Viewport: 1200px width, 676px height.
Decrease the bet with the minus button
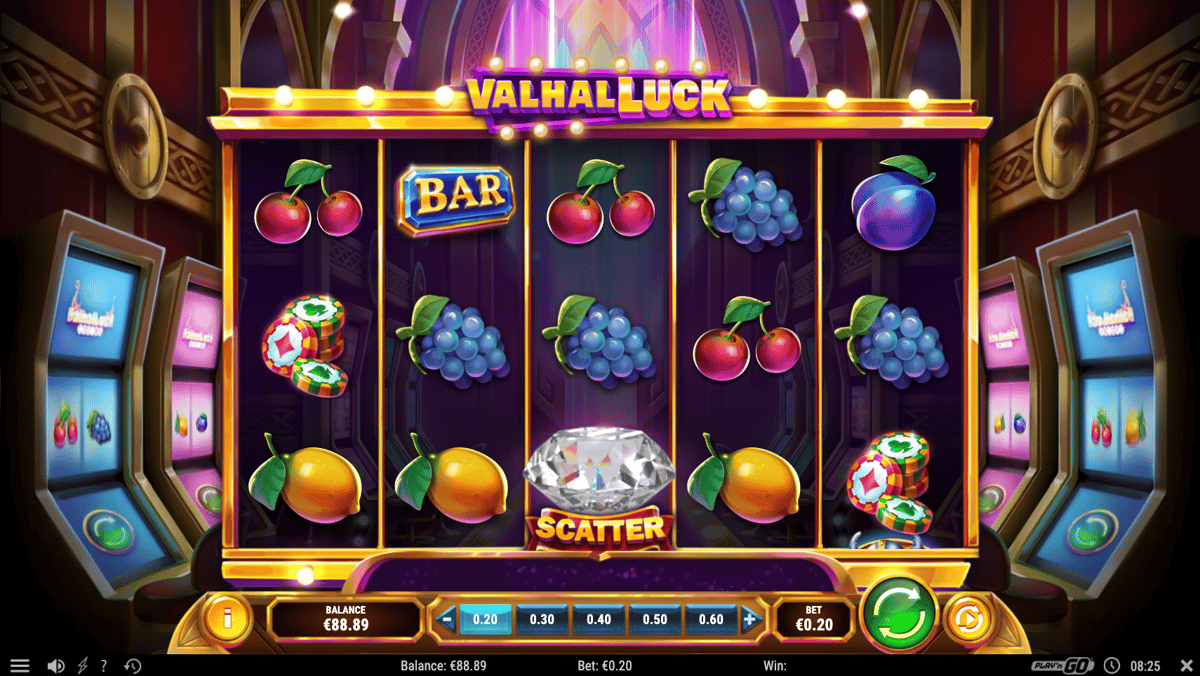click(447, 620)
